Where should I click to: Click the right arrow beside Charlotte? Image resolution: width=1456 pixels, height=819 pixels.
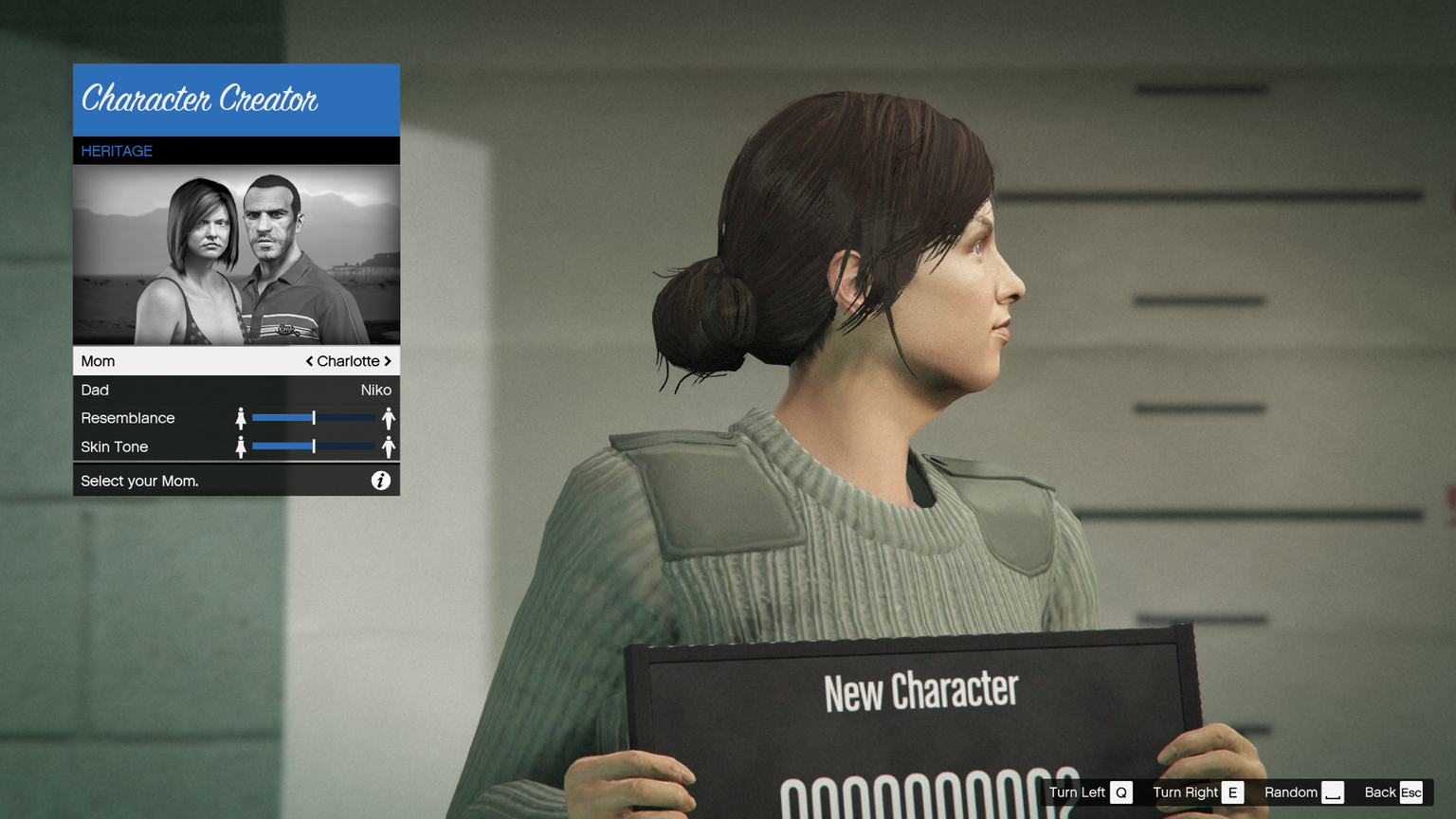[x=388, y=361]
